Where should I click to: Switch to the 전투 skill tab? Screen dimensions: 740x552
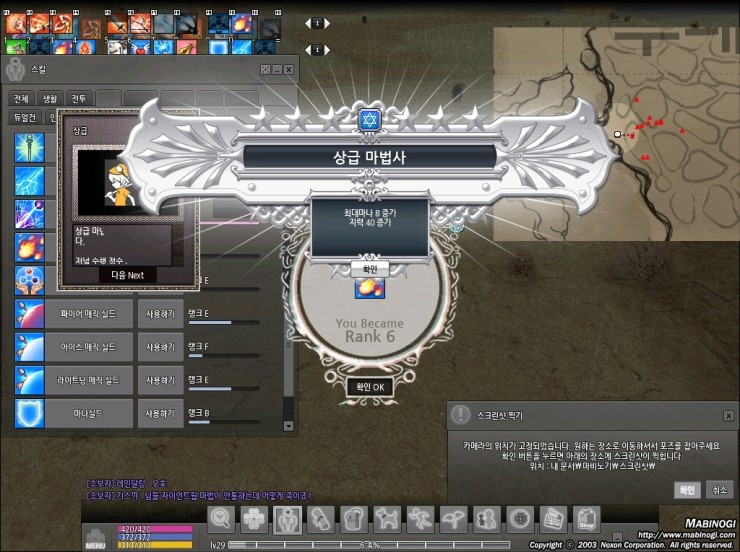[x=79, y=98]
